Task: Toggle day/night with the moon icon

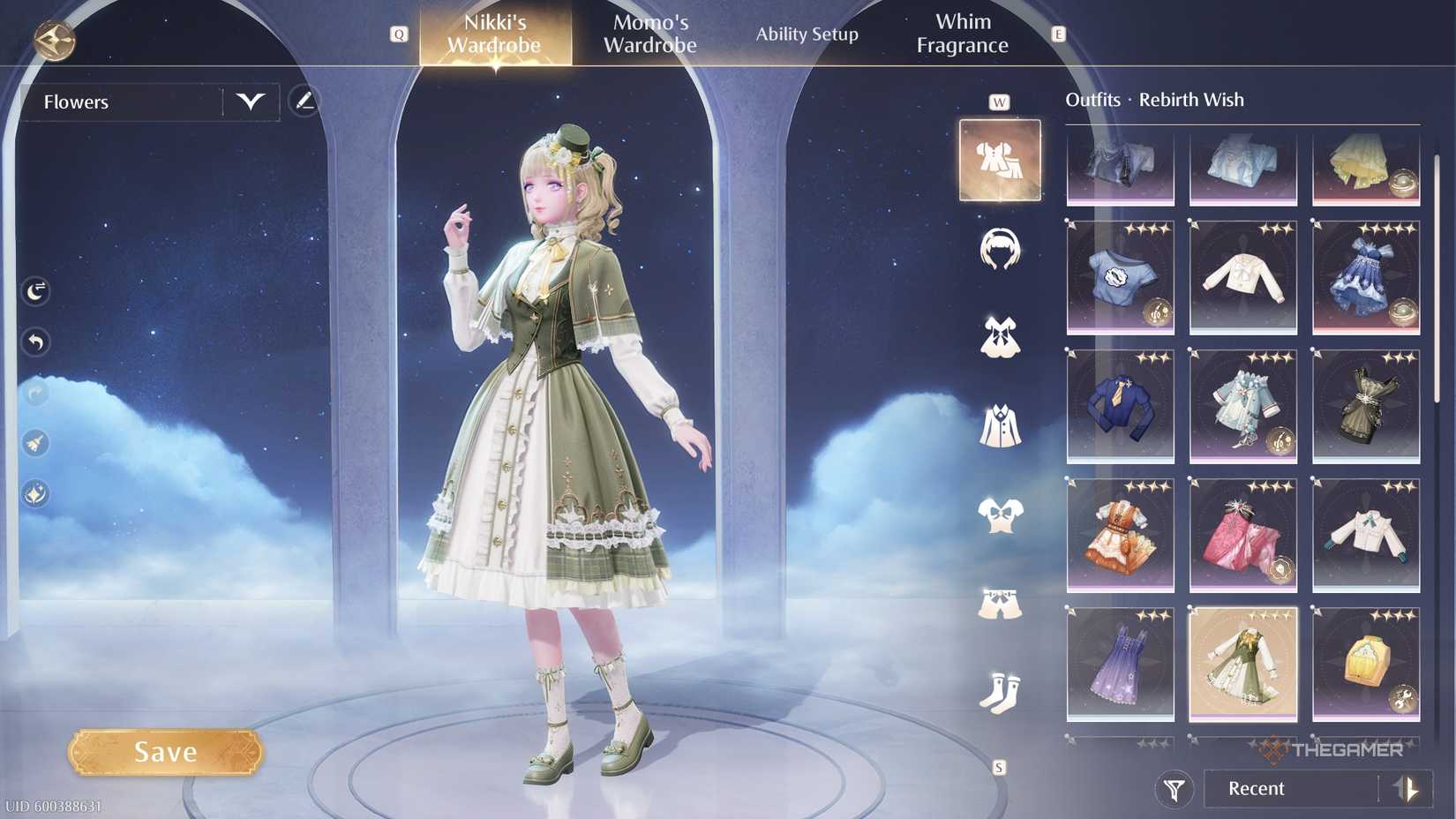Action: tap(34, 291)
